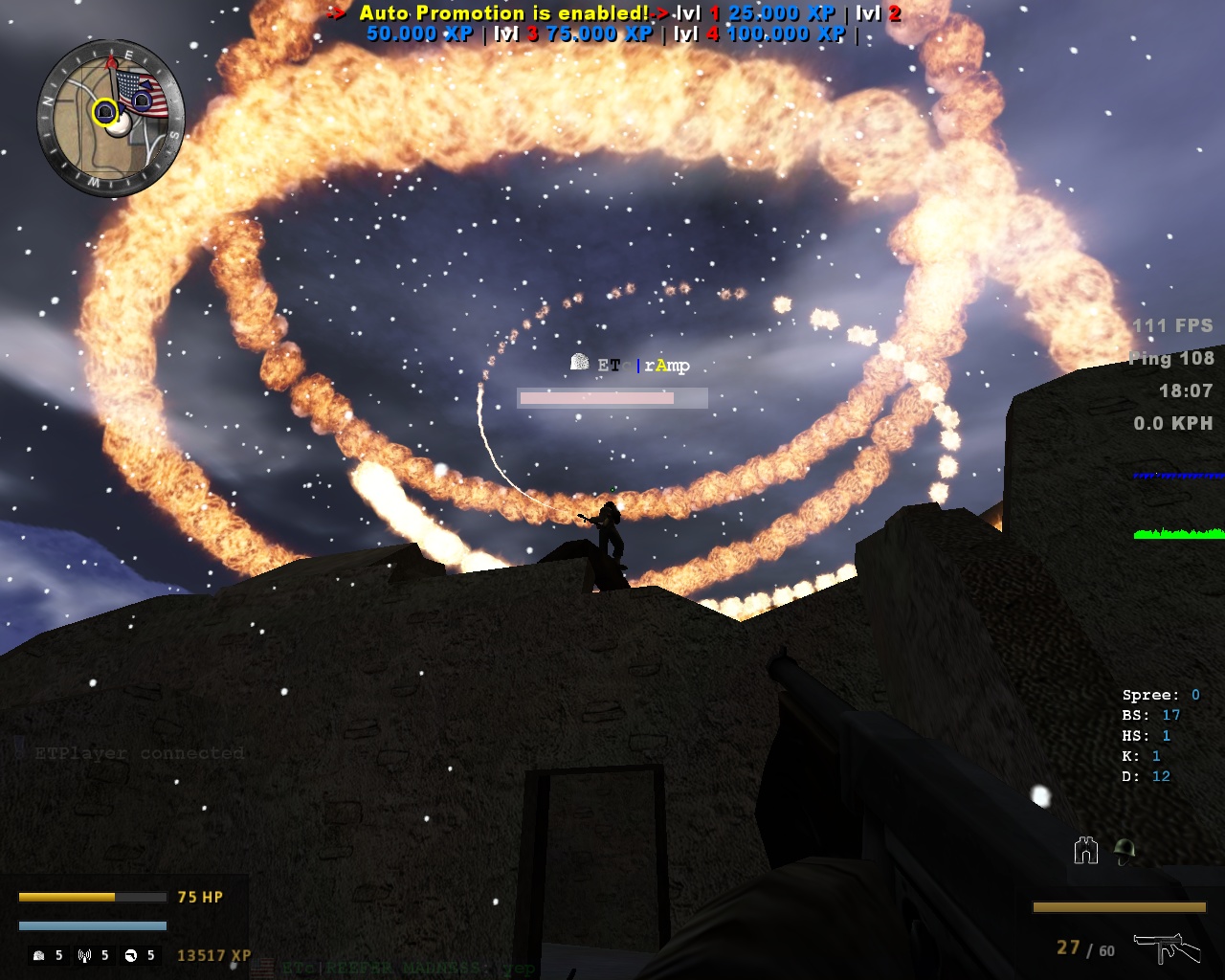
Task: Click the green helmet icon
Action: point(1125,850)
